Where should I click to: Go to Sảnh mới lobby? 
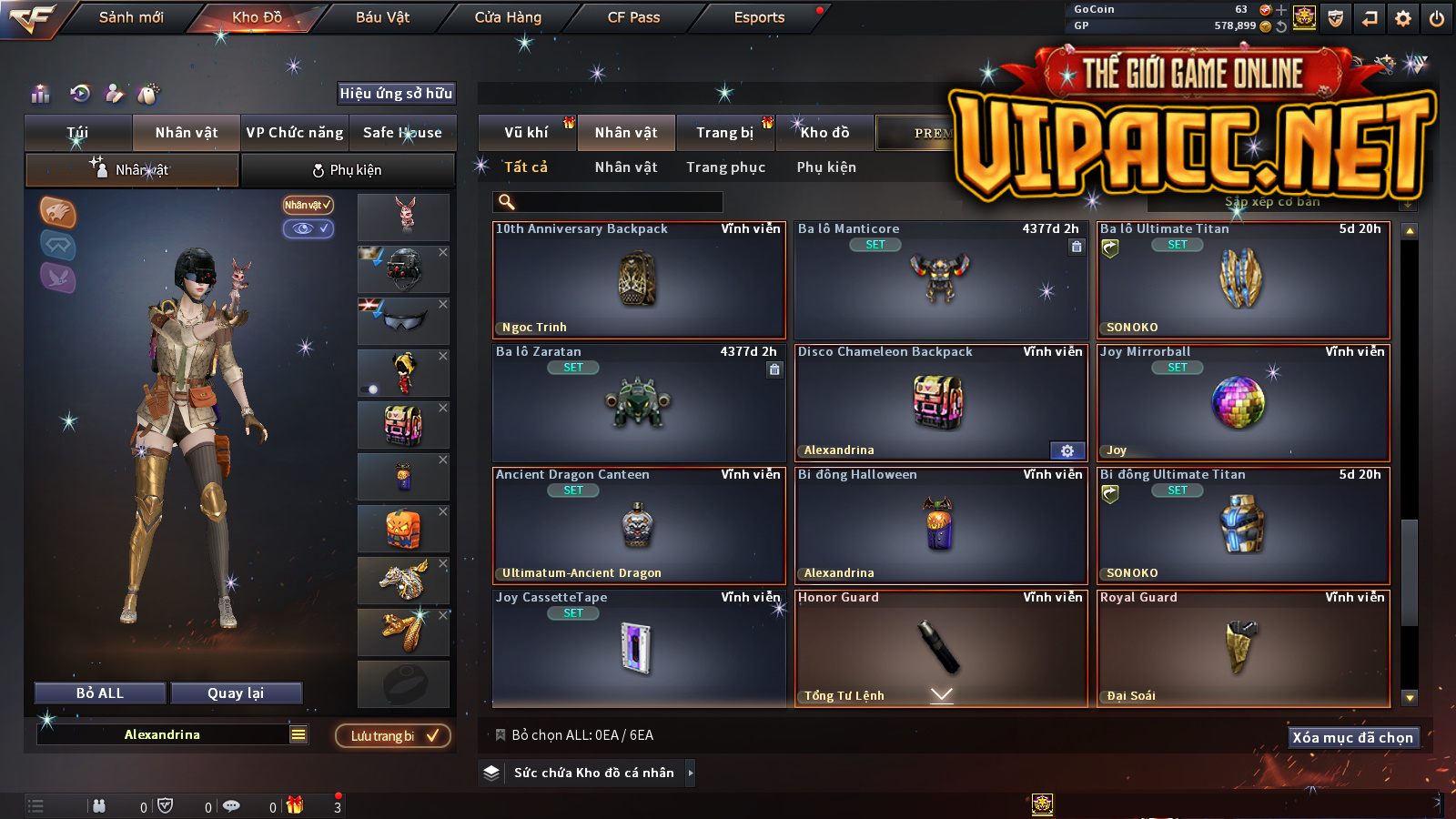coord(131,17)
